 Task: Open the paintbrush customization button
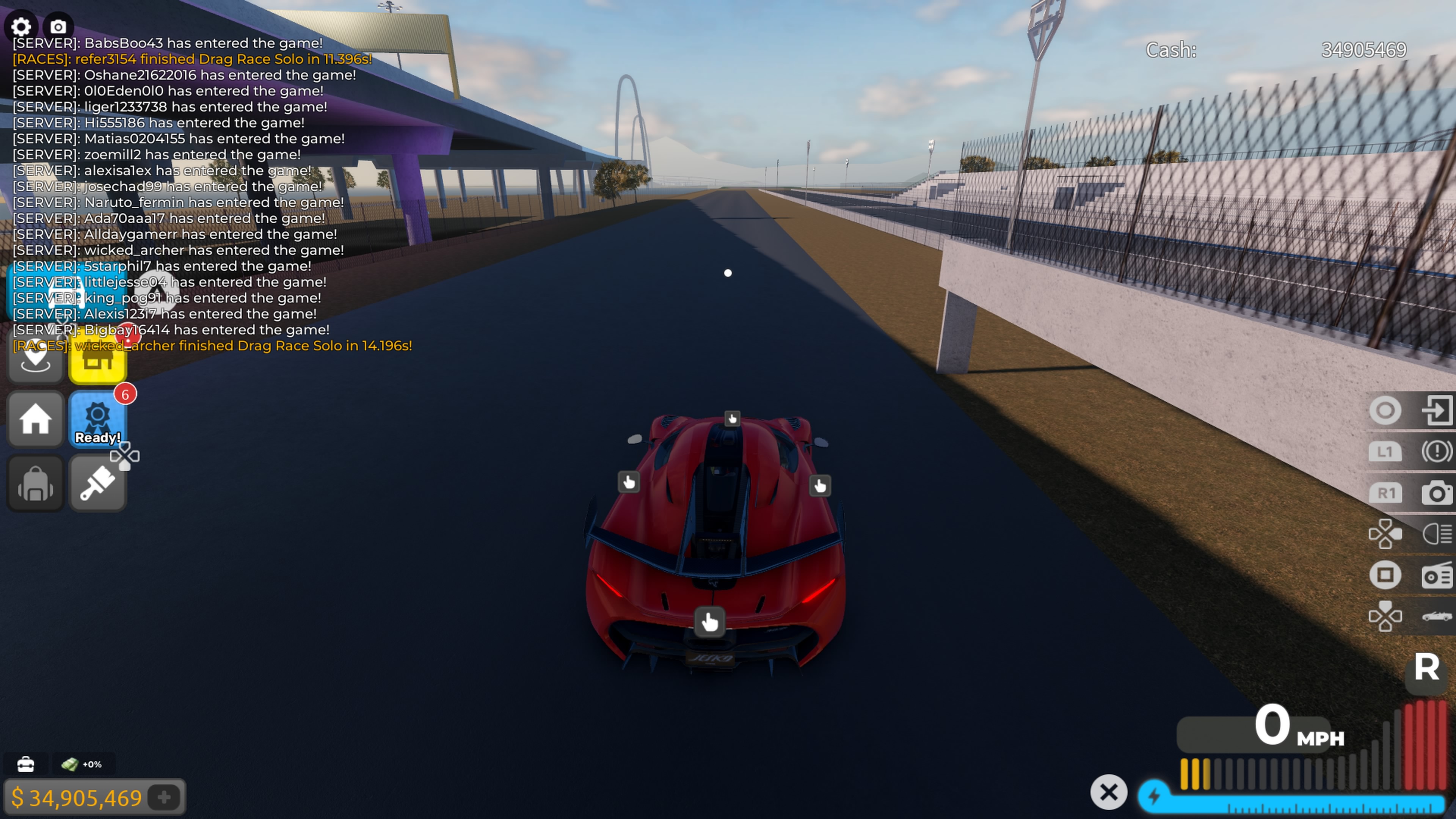point(97,483)
